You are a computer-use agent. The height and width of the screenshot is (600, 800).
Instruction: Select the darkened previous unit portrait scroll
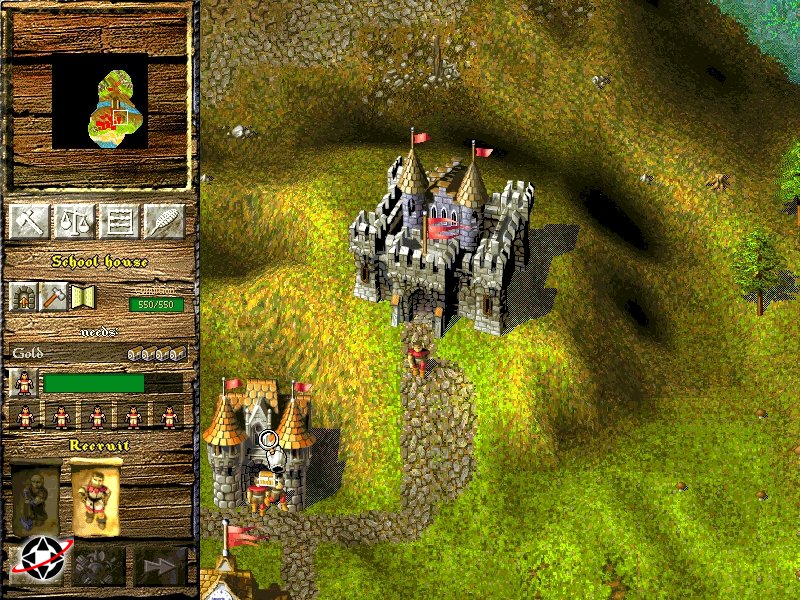pyautogui.click(x=36, y=497)
